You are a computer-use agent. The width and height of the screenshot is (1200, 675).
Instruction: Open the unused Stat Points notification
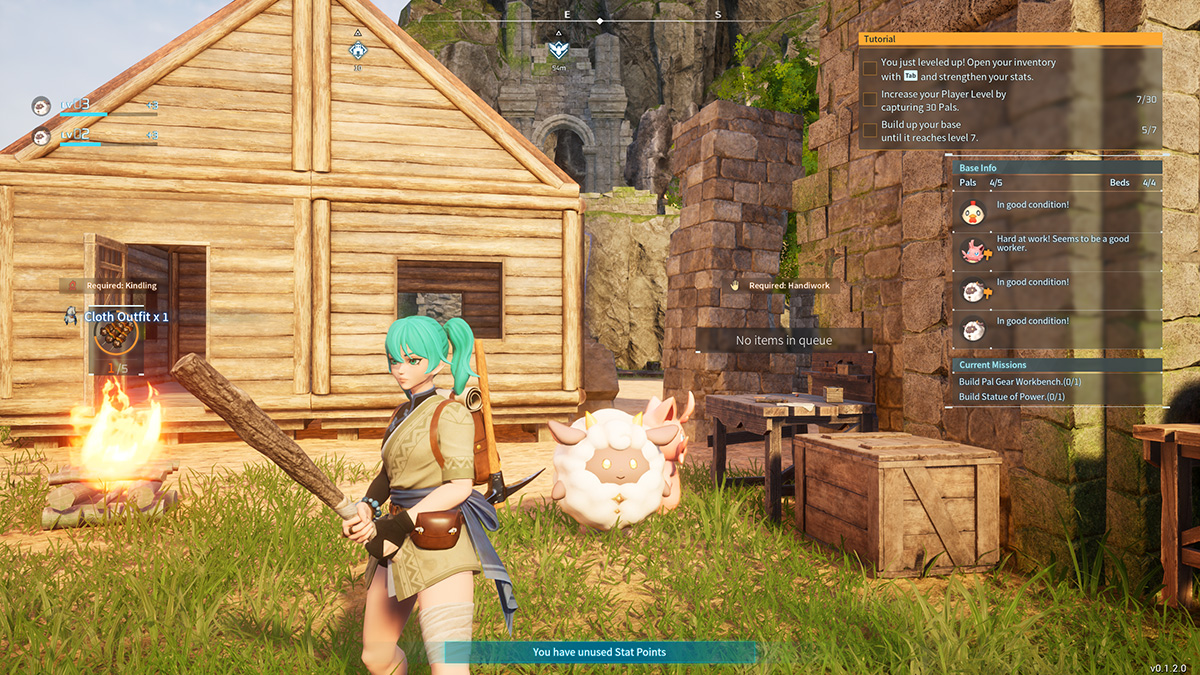tap(599, 652)
